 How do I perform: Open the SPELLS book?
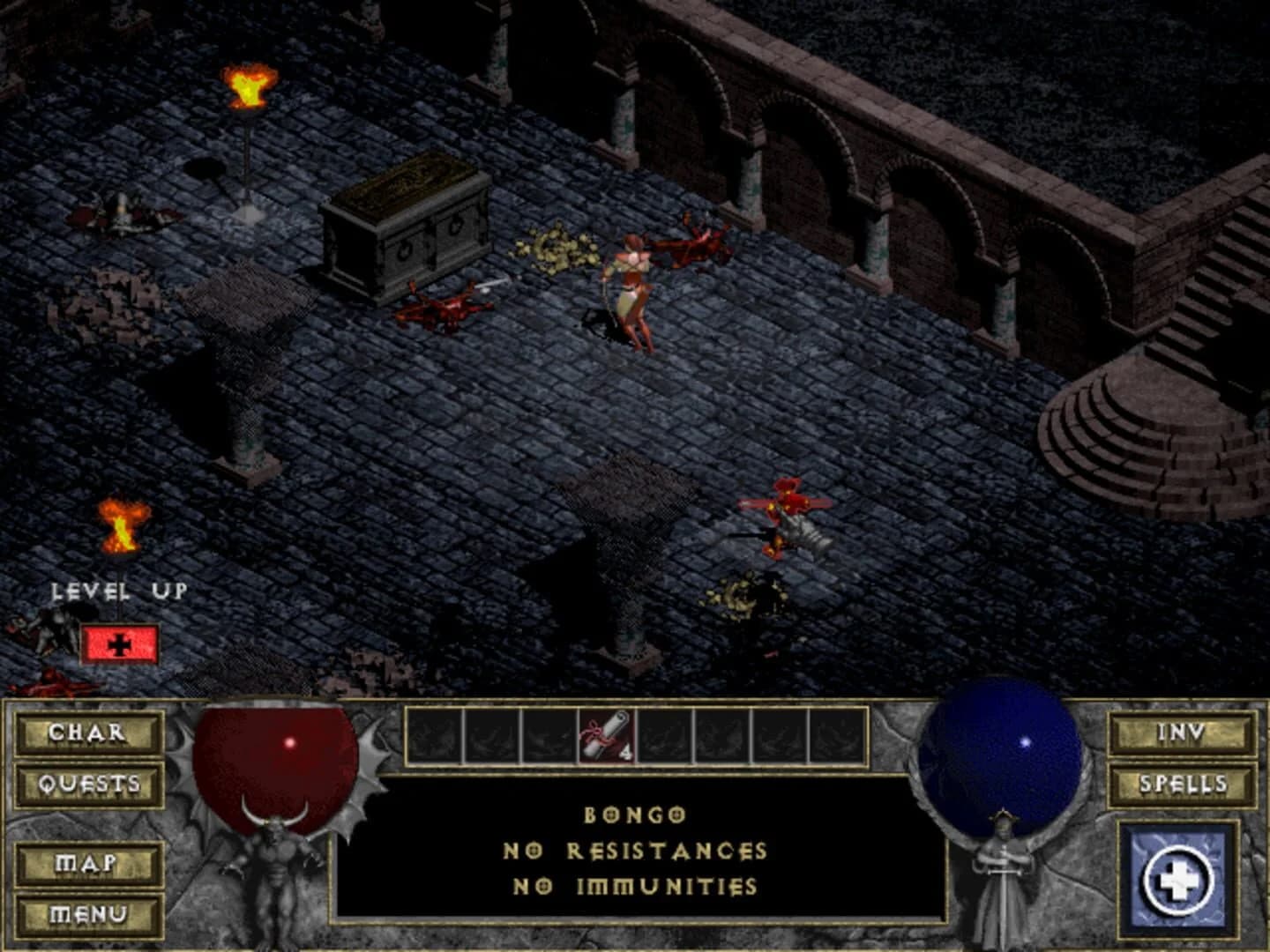point(1183,783)
